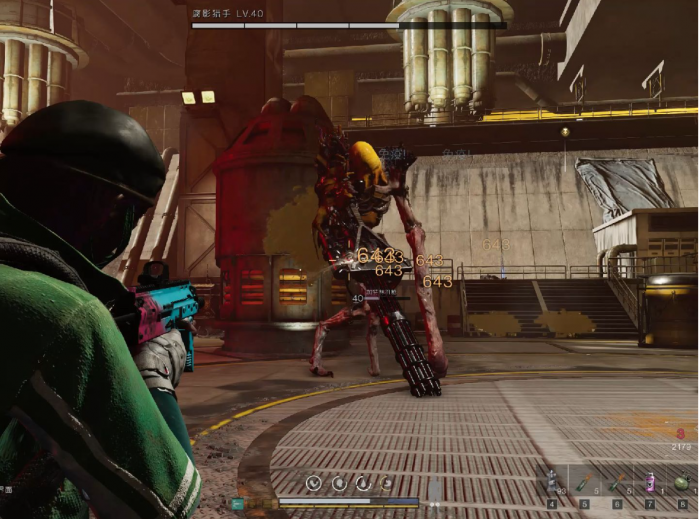The image size is (700, 519).
Task: Select the bandage roll in hotbar slot 4
Action: coord(552,484)
